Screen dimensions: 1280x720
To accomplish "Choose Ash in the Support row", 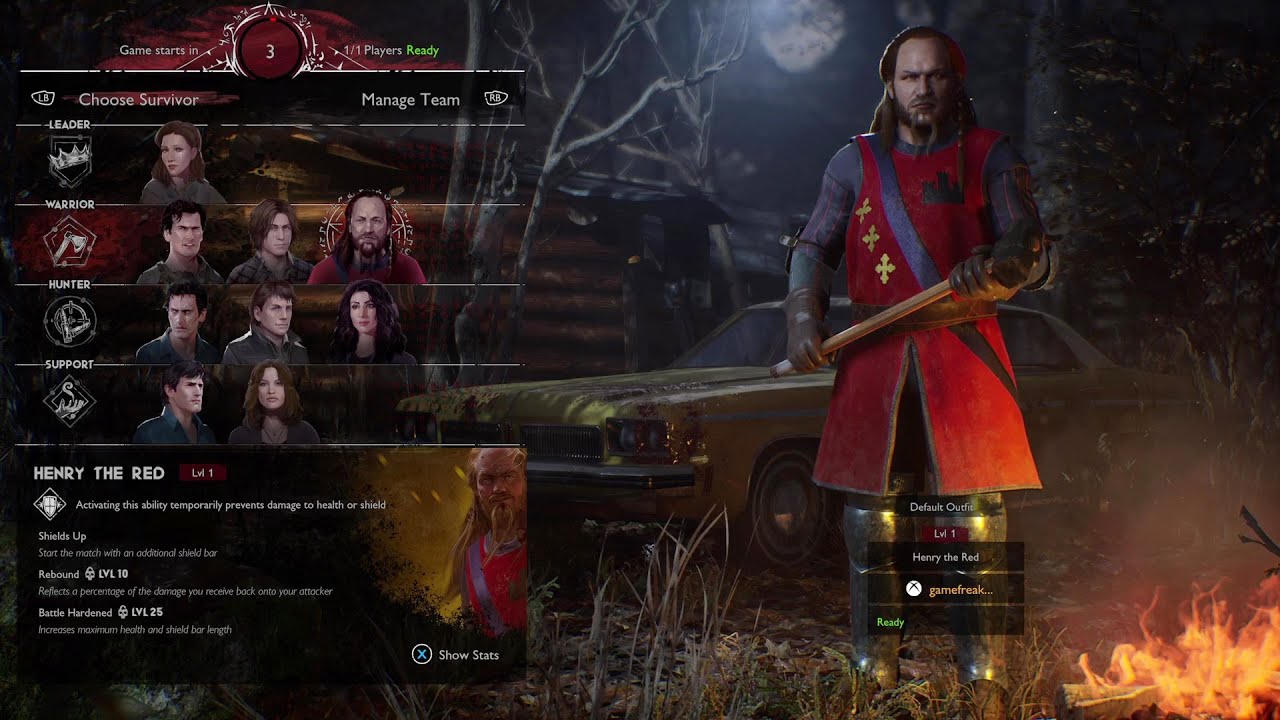I will pos(175,402).
